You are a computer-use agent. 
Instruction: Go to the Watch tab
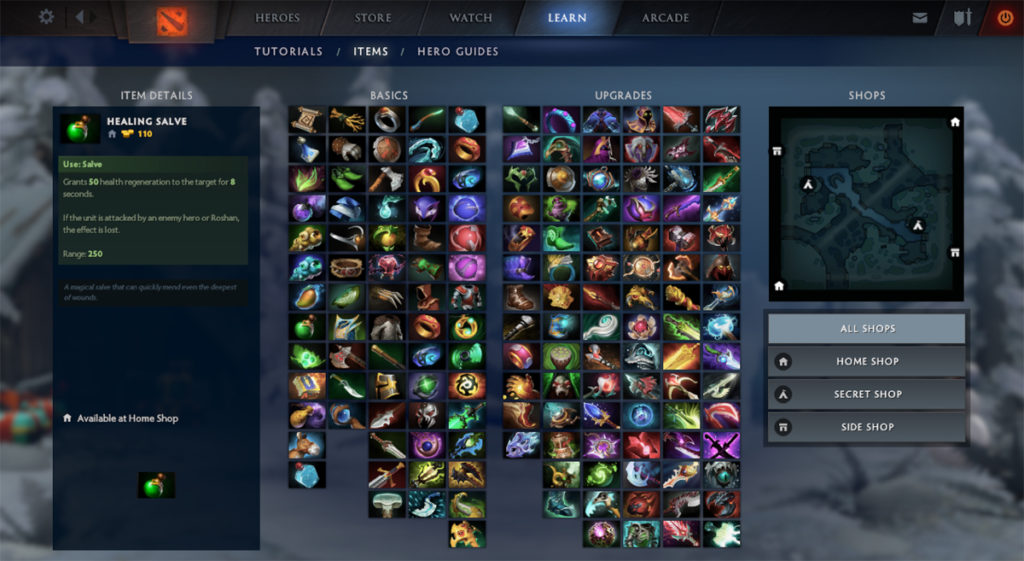(471, 18)
